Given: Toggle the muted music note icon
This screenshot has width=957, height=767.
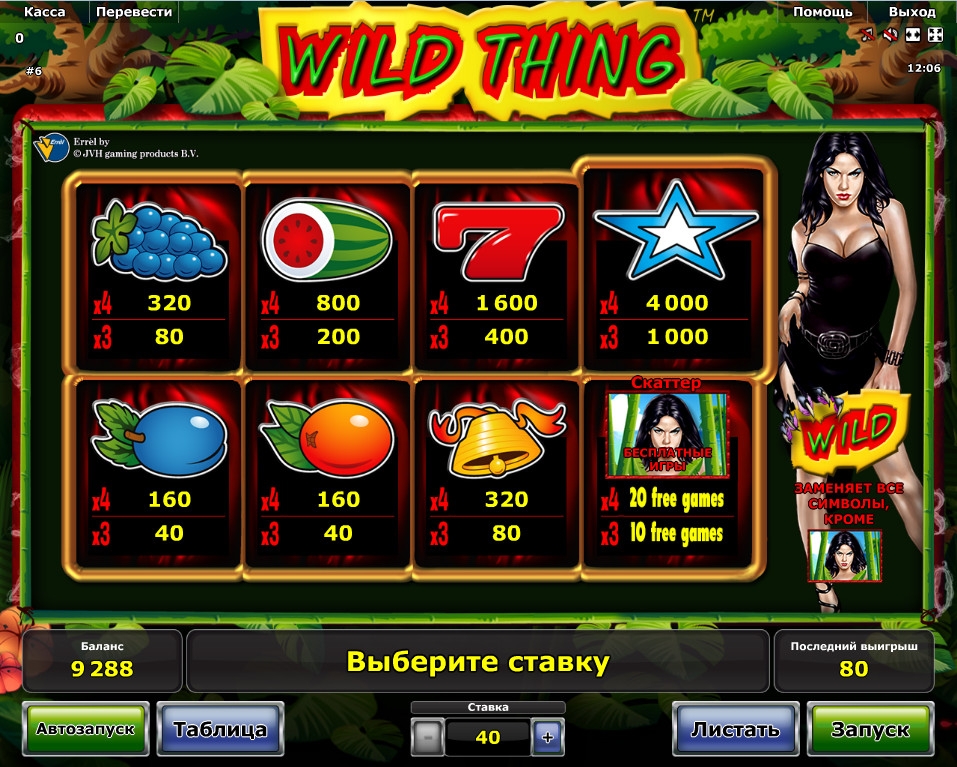Looking at the screenshot, I should click(868, 35).
